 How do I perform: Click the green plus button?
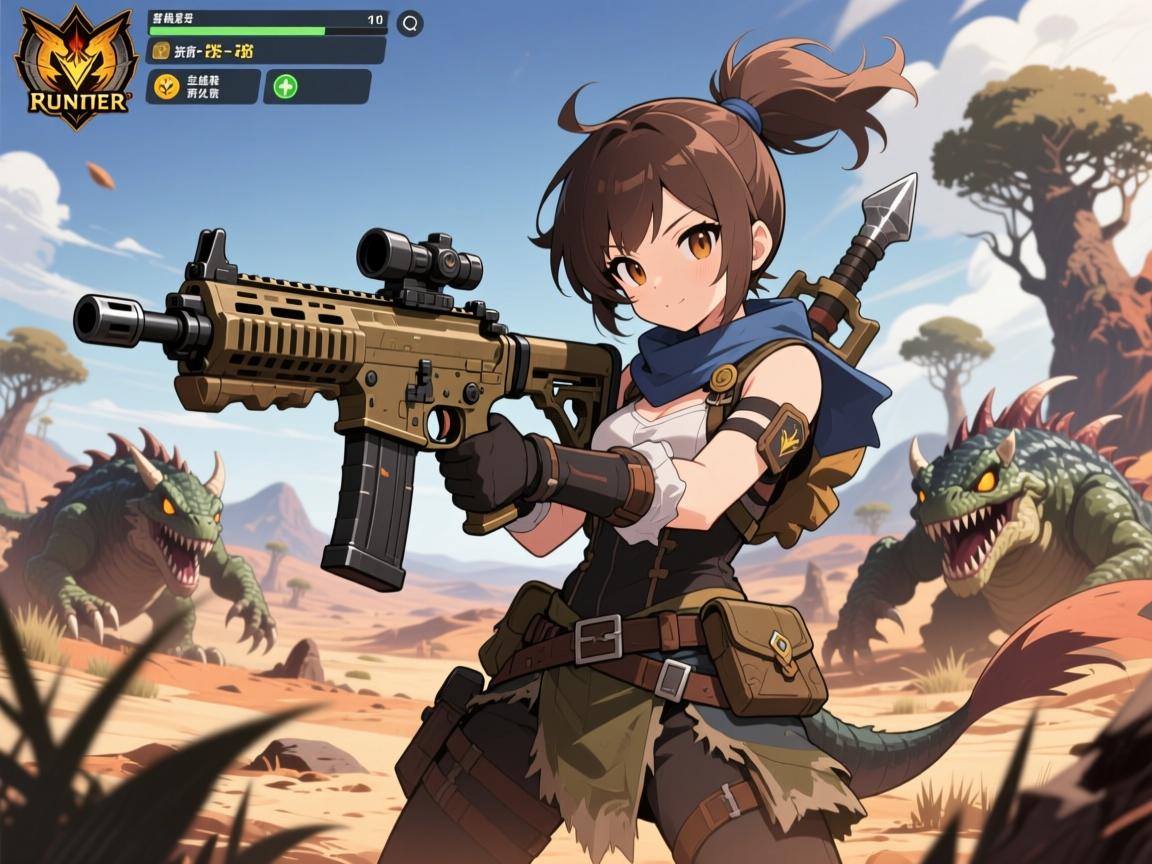coord(286,87)
